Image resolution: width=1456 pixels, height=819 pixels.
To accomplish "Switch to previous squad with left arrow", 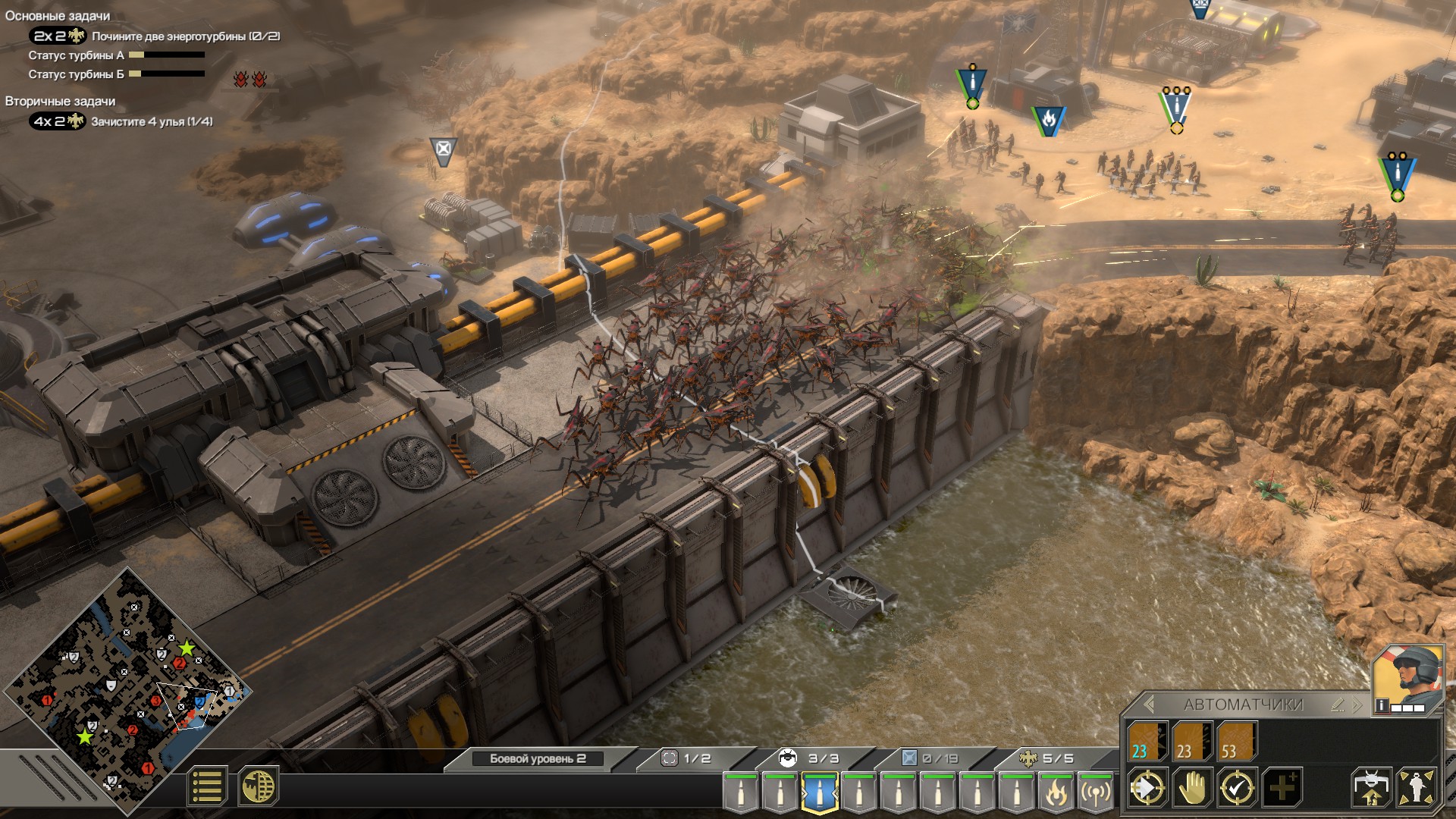I will (1149, 704).
